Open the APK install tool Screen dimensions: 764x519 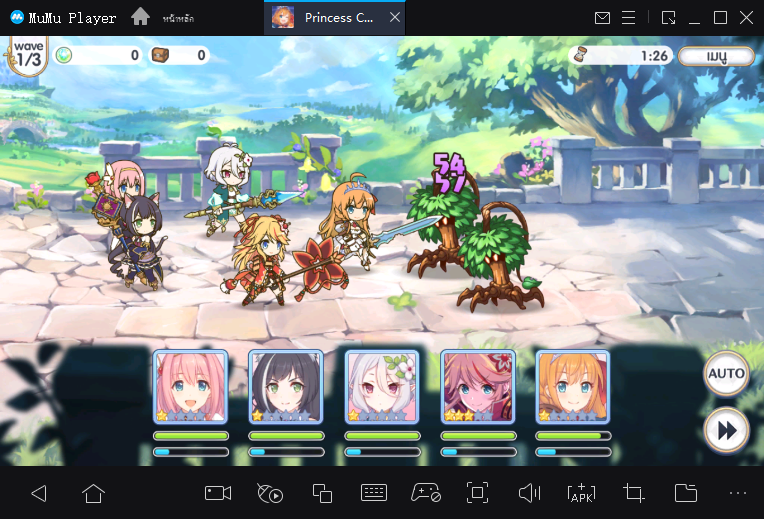[581, 493]
